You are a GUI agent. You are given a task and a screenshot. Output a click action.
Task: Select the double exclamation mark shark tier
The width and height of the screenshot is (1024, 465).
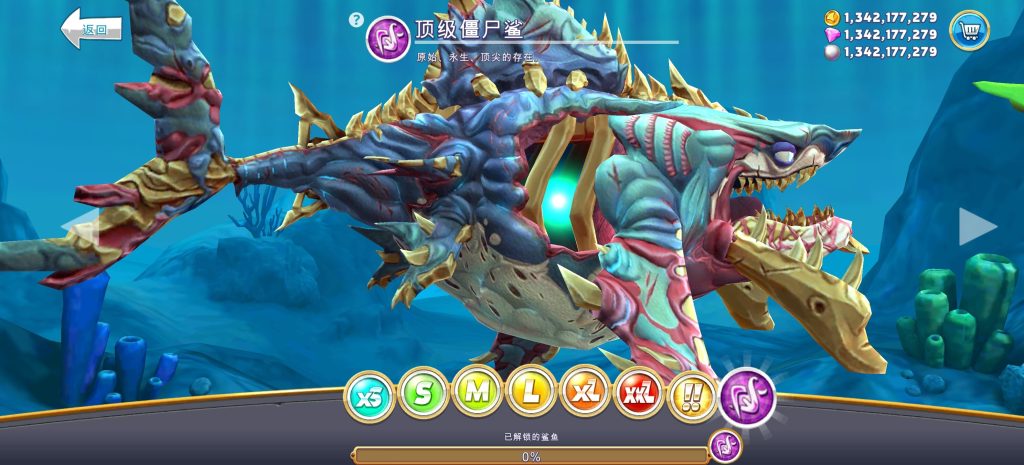(692, 393)
